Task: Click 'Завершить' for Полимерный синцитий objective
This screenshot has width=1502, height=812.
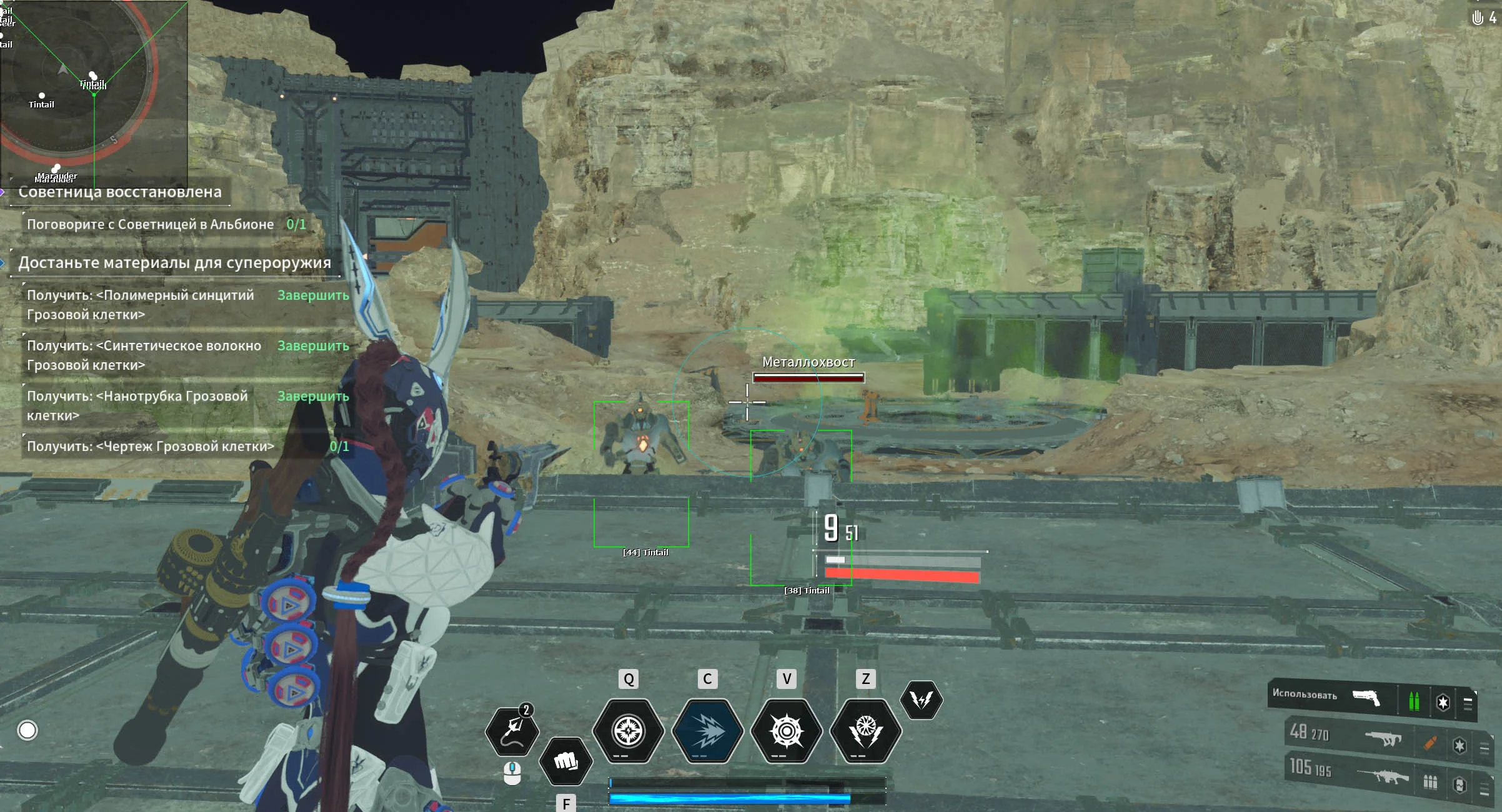Action: point(313,295)
